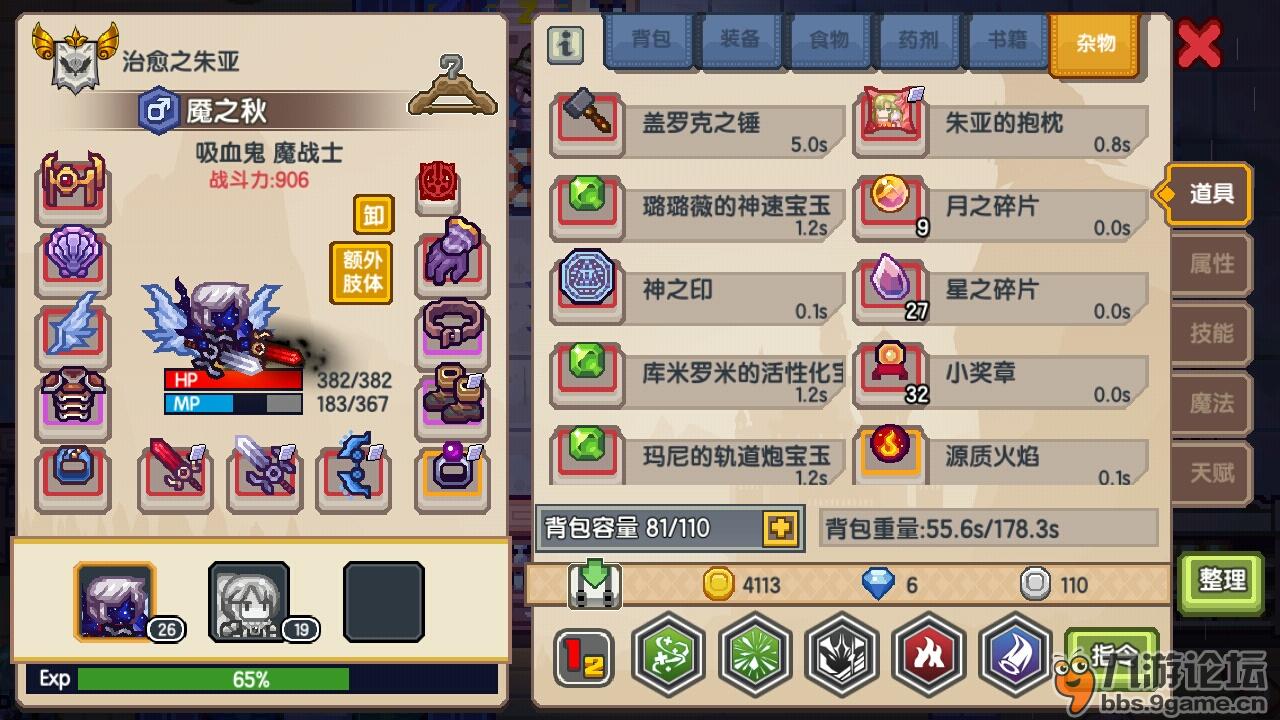Select the 星之碎片 crystal icon
This screenshot has width=1280, height=720.
(890, 283)
